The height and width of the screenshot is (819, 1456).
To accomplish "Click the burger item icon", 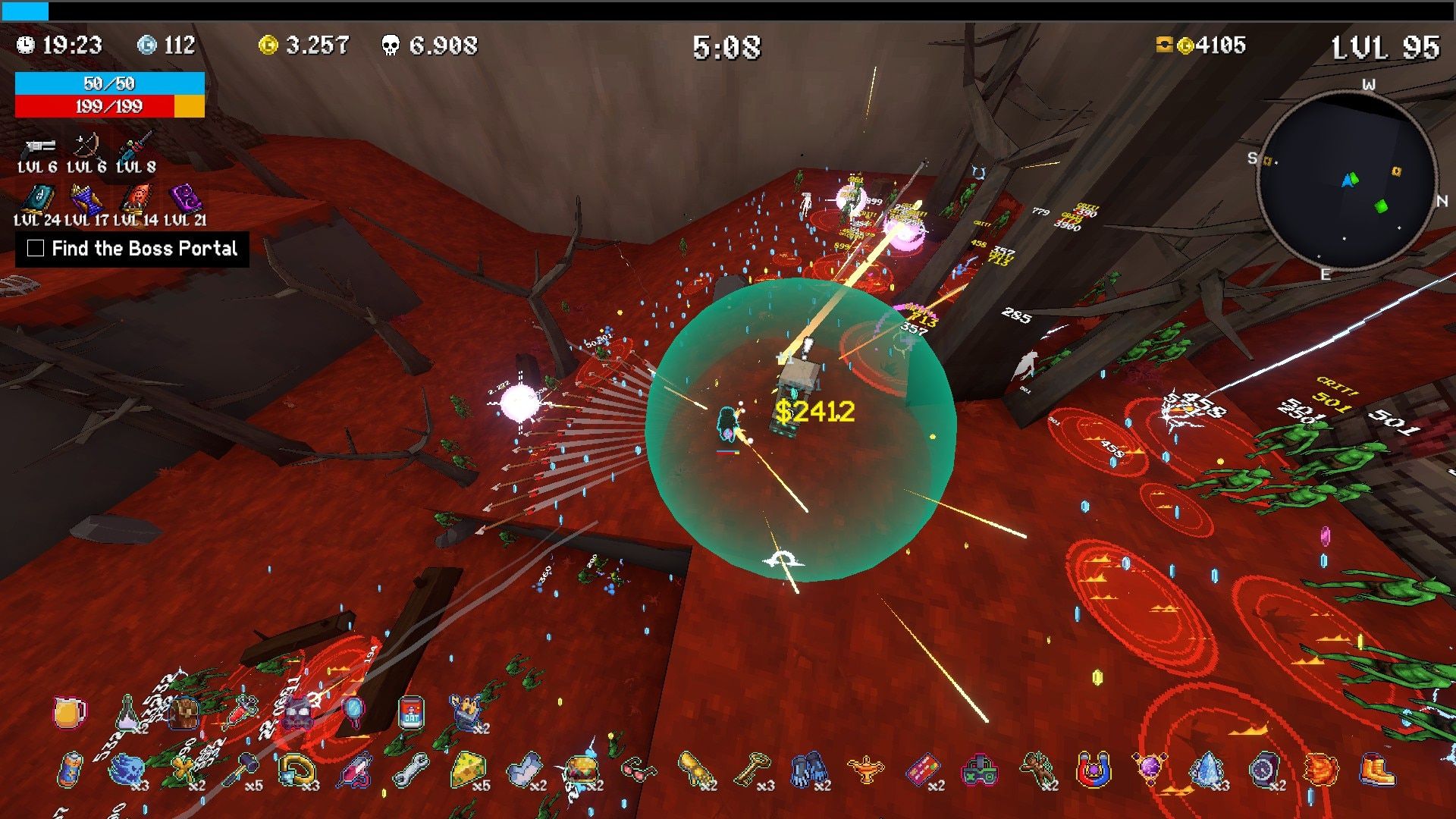I will coord(581,770).
